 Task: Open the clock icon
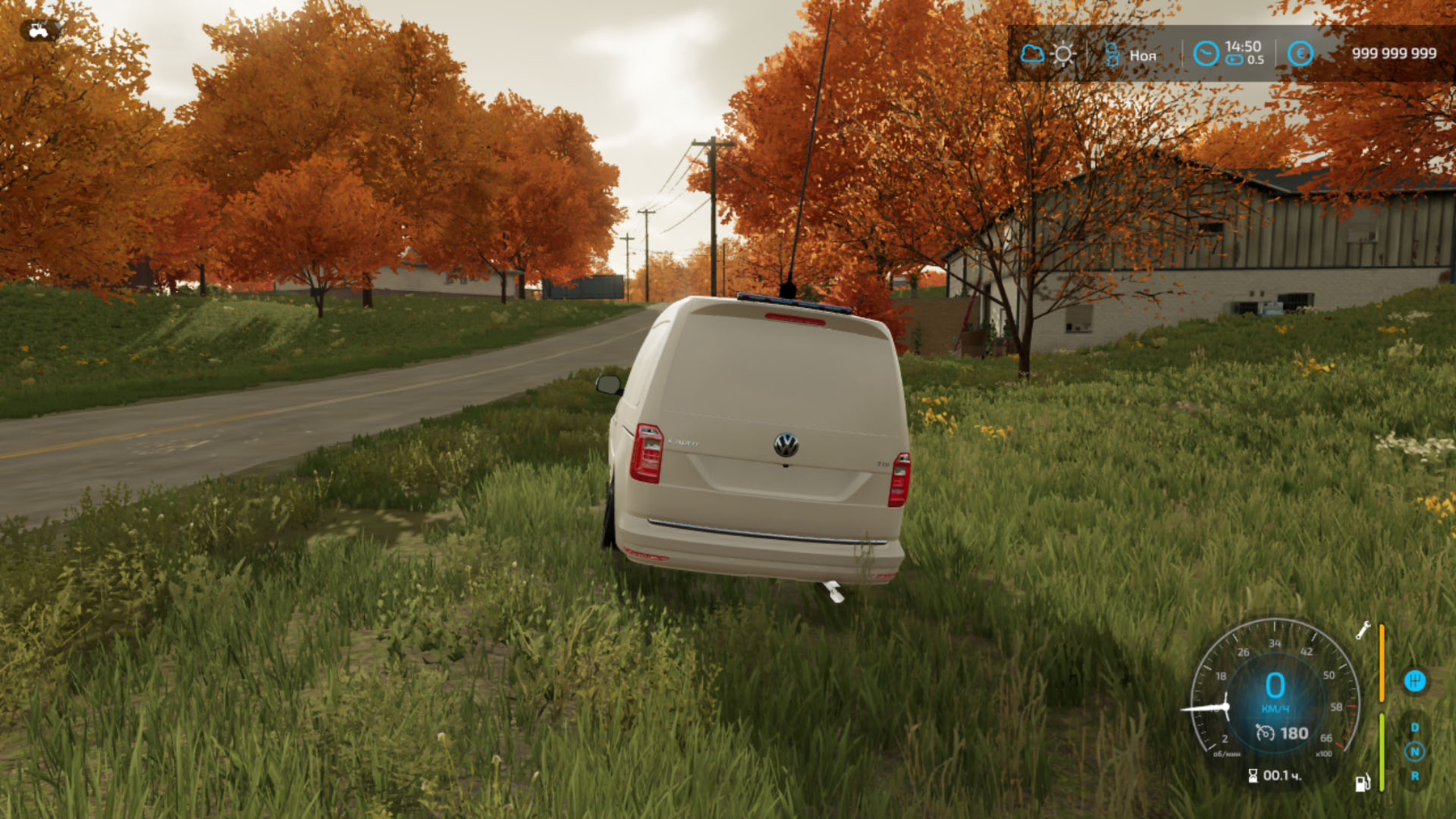pyautogui.click(x=1205, y=54)
